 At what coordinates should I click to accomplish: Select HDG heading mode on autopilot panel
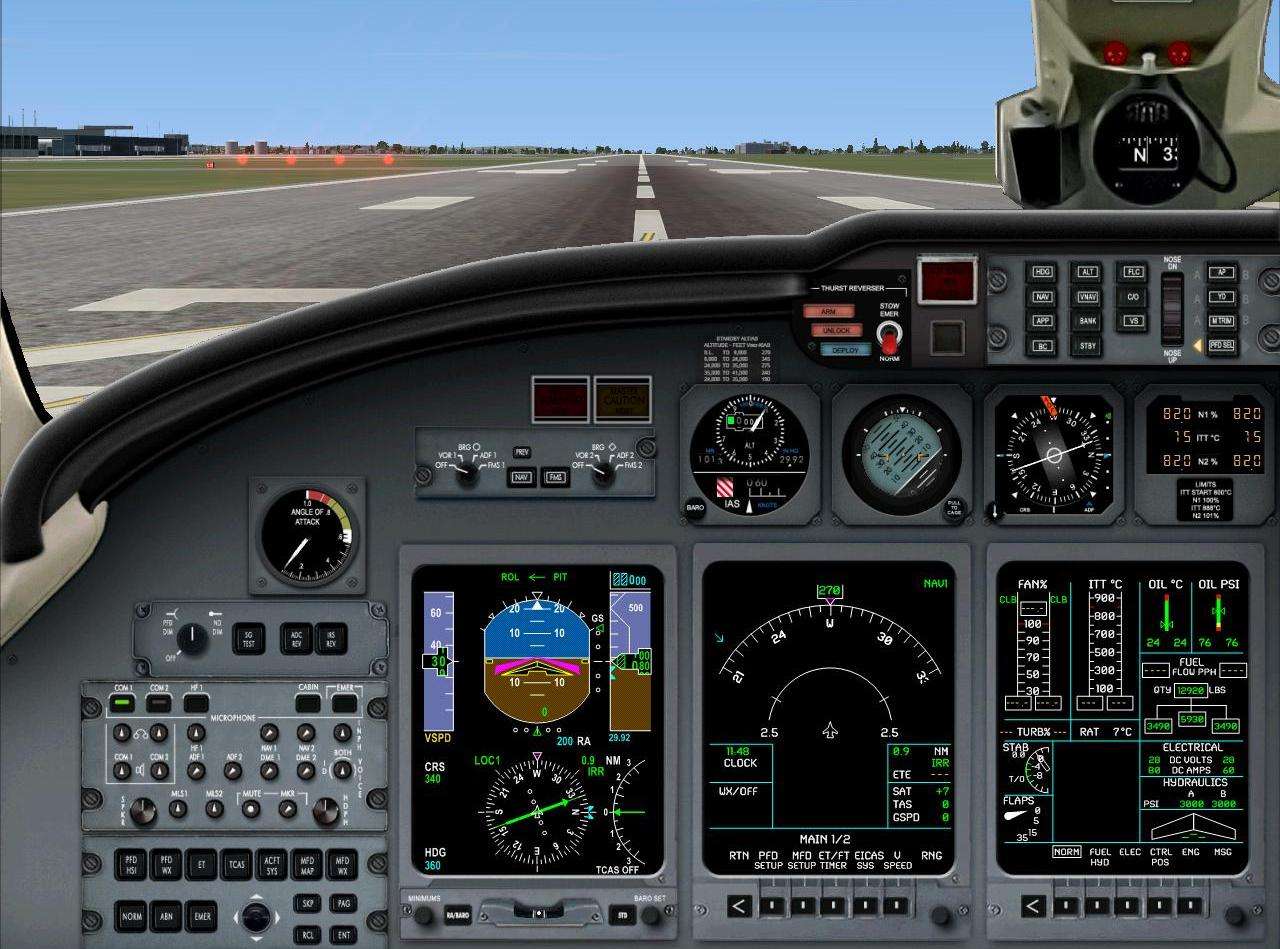tap(1041, 271)
